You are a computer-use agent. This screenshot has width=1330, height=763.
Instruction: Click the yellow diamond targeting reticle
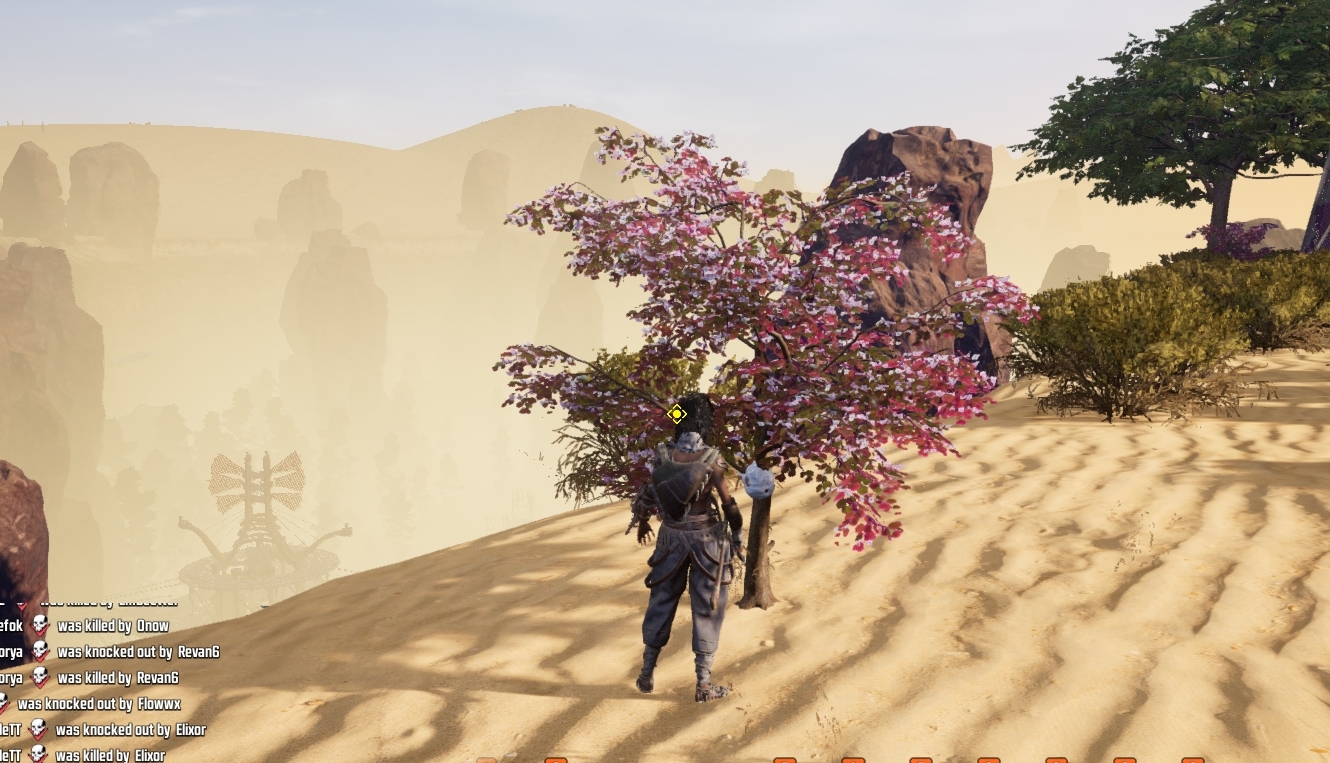[678, 413]
